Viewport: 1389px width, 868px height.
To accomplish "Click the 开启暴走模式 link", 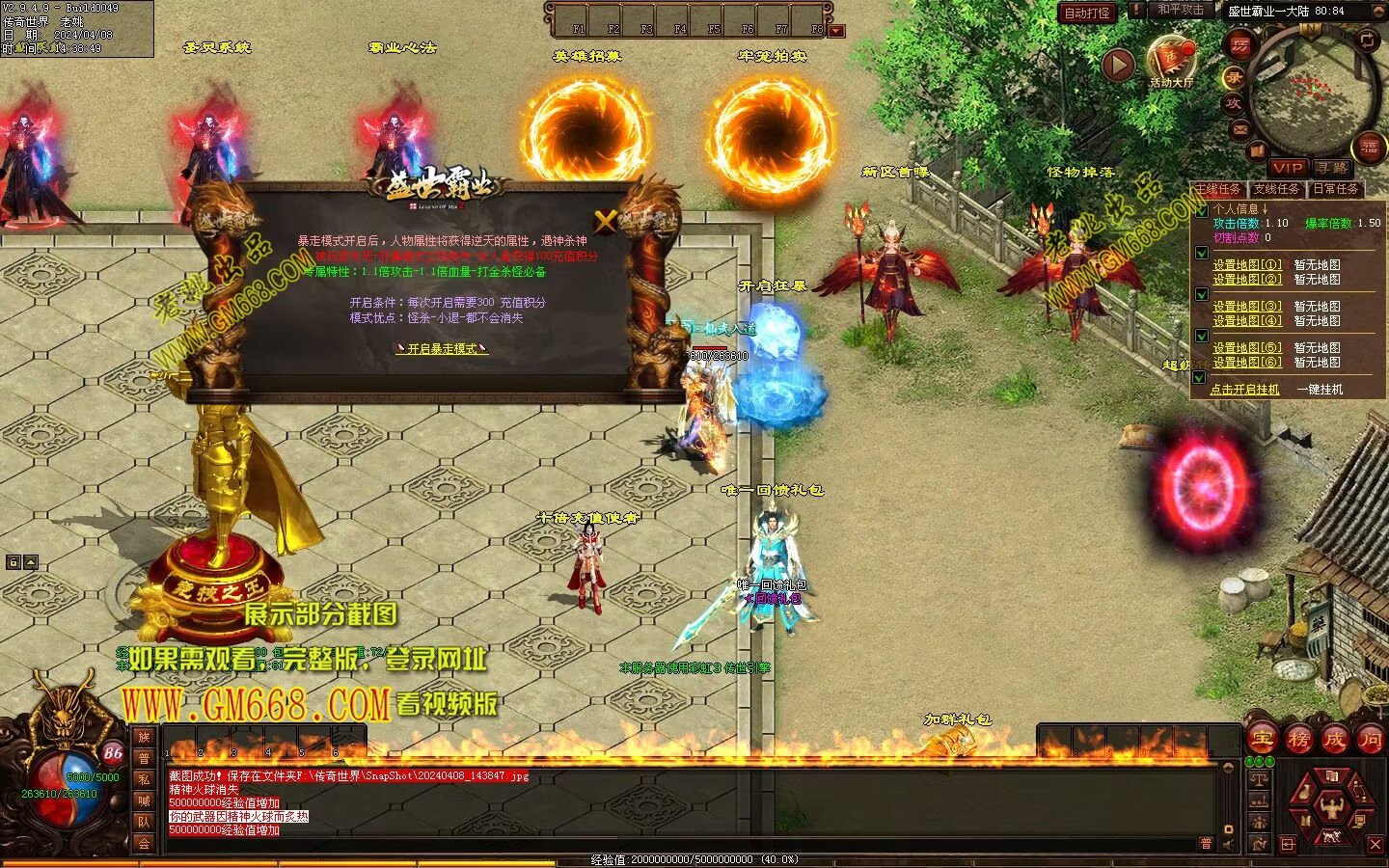I will tap(442, 348).
